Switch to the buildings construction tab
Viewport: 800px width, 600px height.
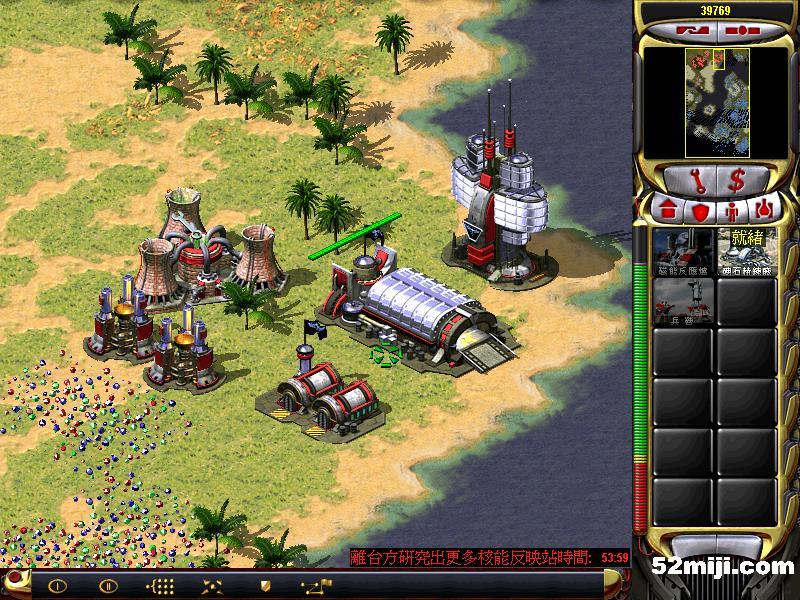(668, 211)
